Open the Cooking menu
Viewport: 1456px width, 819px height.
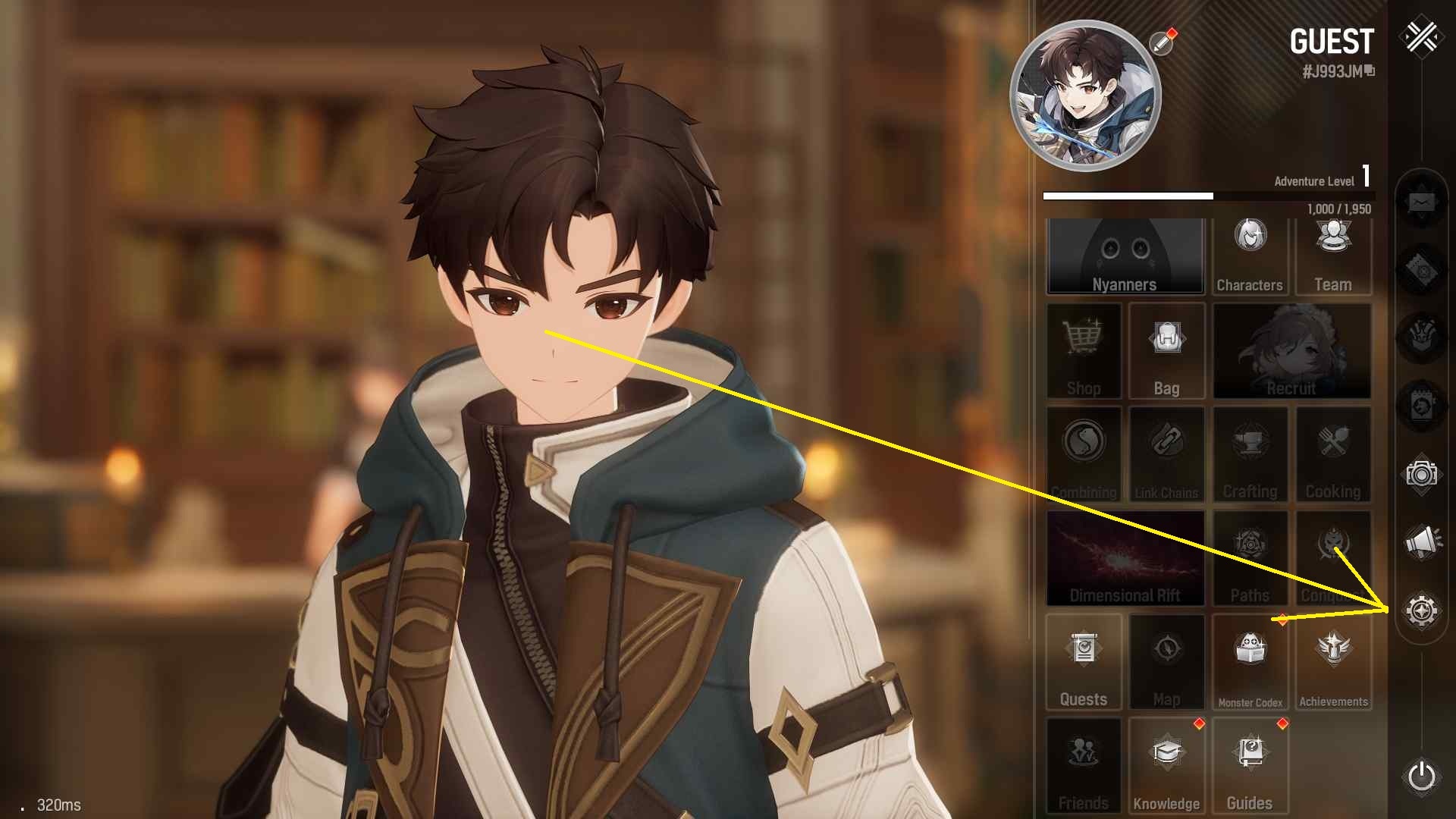click(1333, 455)
